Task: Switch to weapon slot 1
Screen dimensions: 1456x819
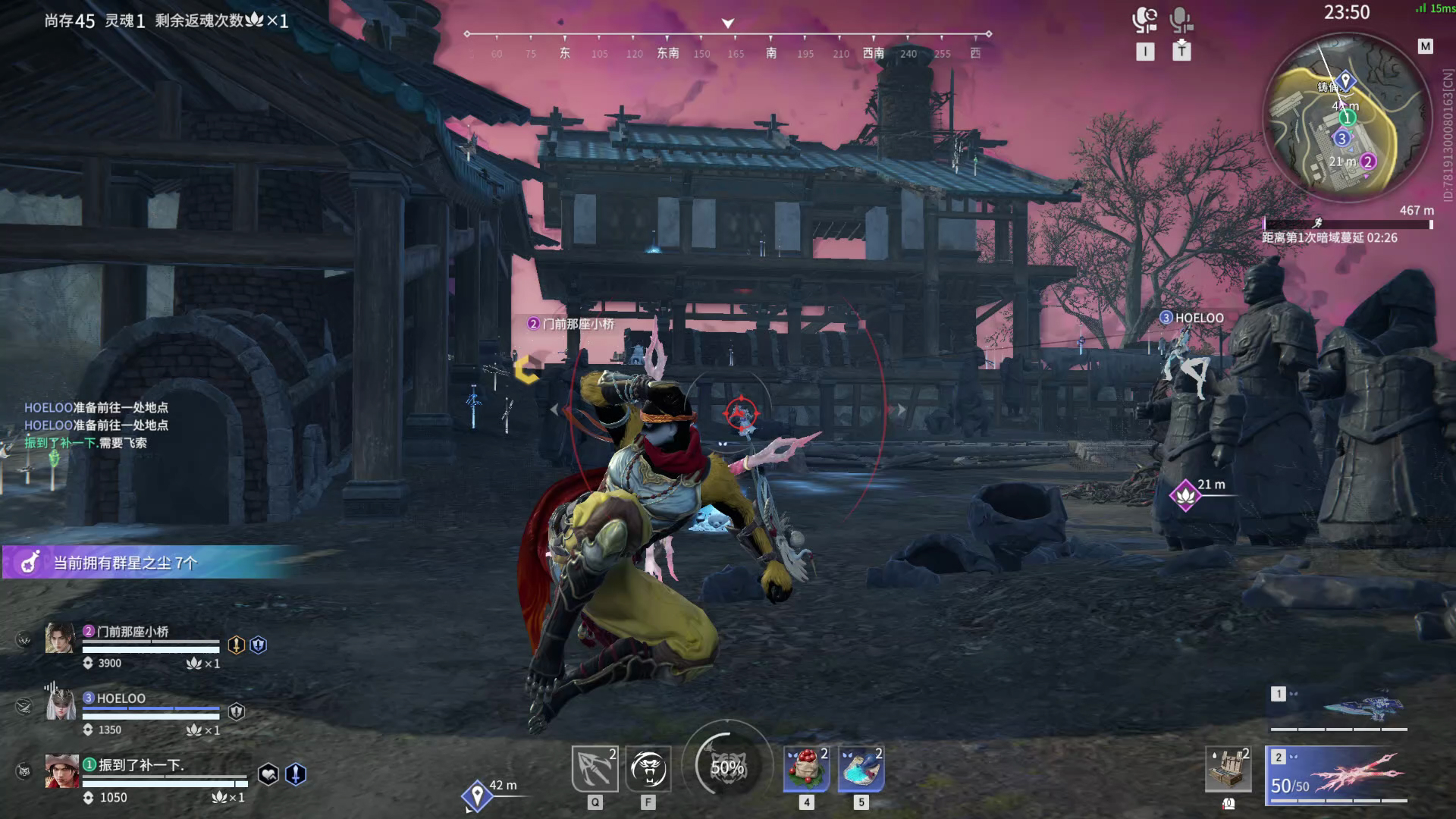Action: pos(1339,709)
